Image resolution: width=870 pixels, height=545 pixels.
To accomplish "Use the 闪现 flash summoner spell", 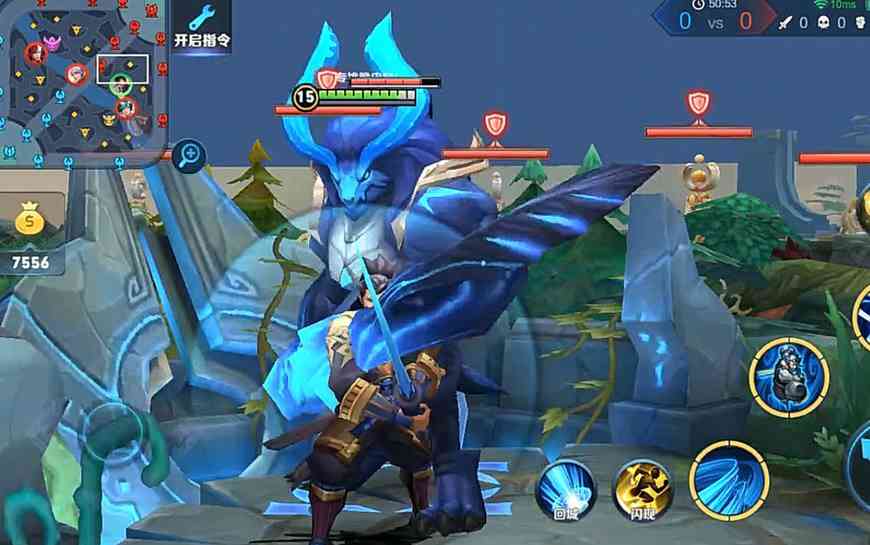I will click(641, 487).
